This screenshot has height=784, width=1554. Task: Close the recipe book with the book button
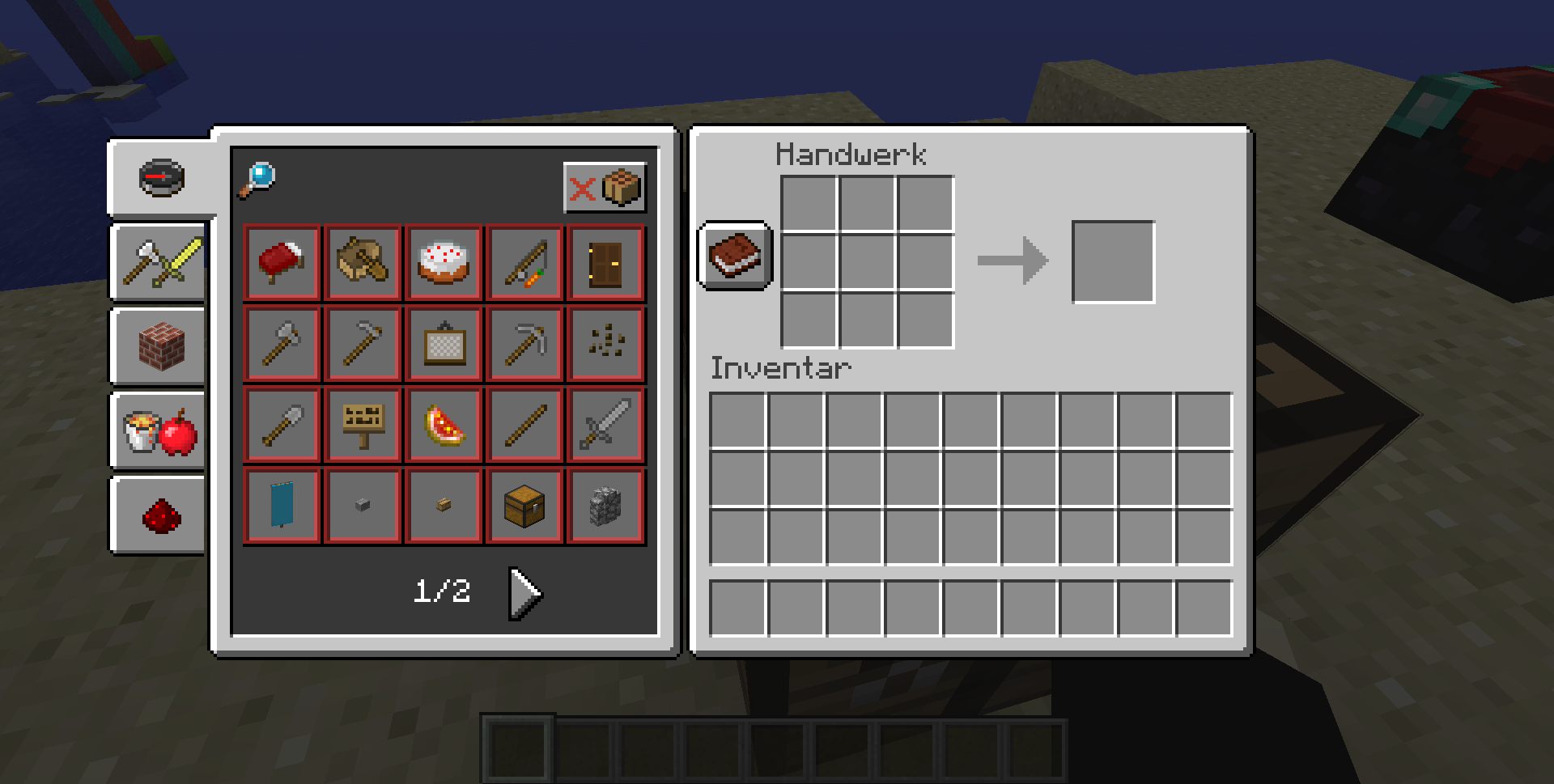735,256
